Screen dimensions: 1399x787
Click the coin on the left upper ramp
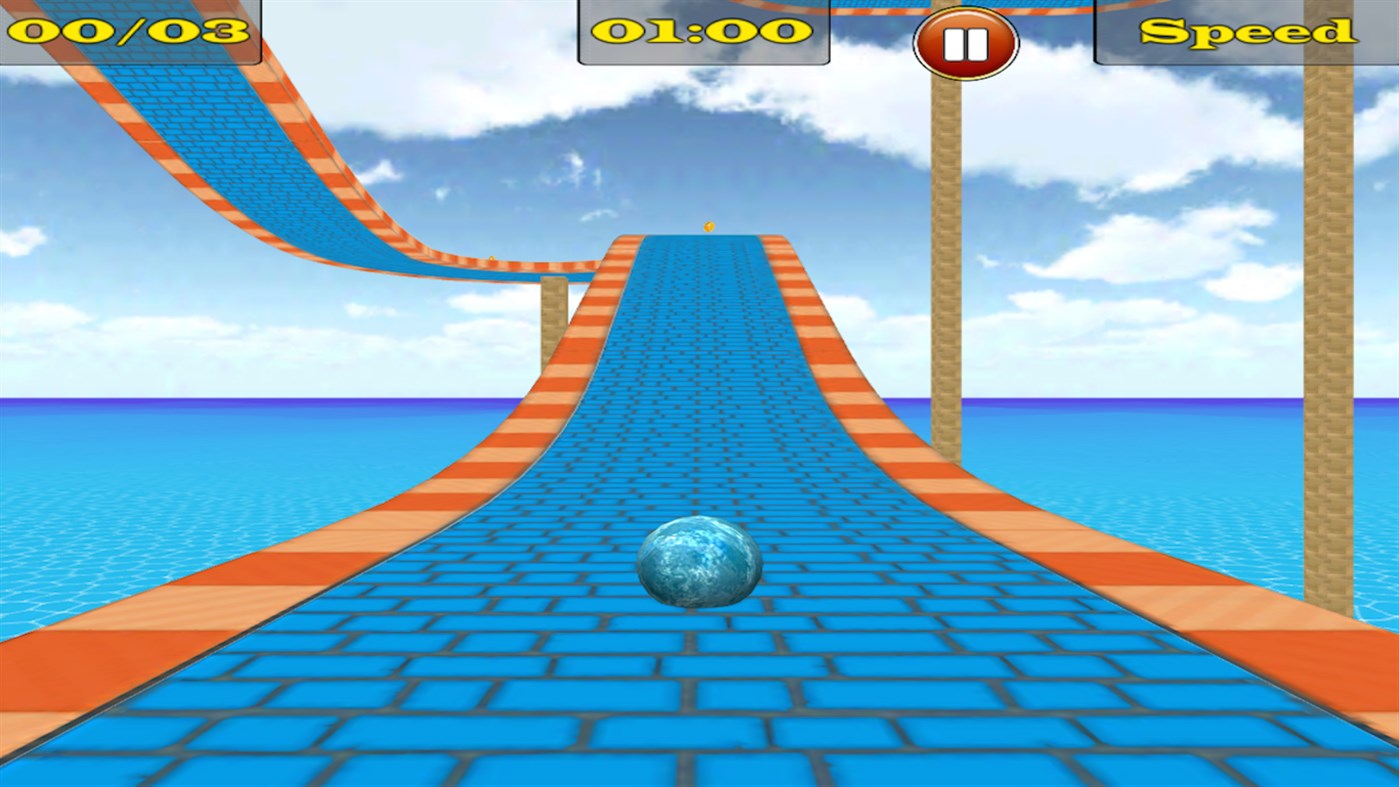(491, 259)
